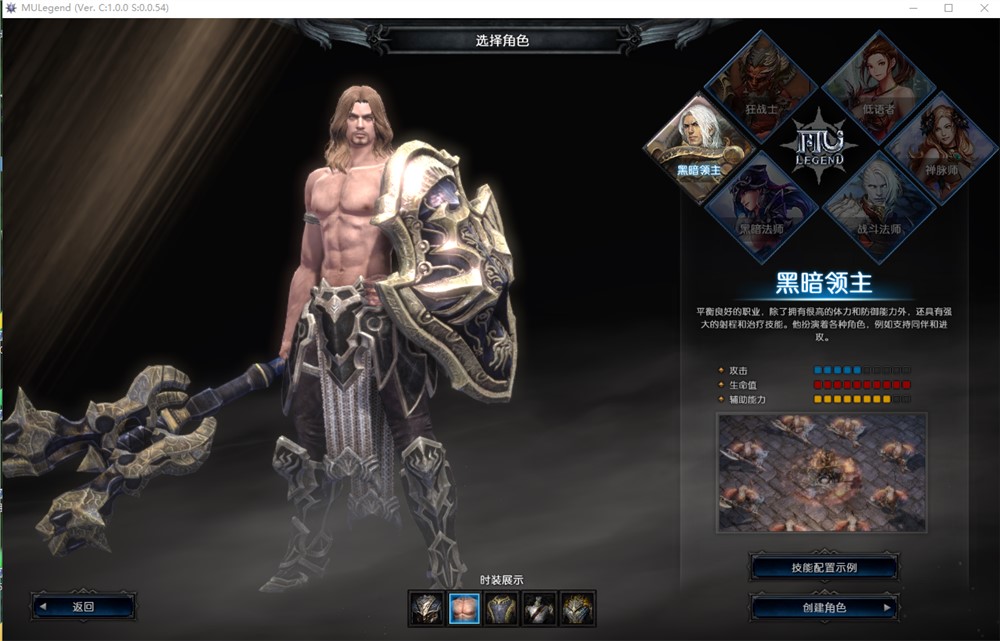Viewport: 1000px width, 641px height.
Task: Click the 创建角色 create character button
Action: [x=823, y=607]
